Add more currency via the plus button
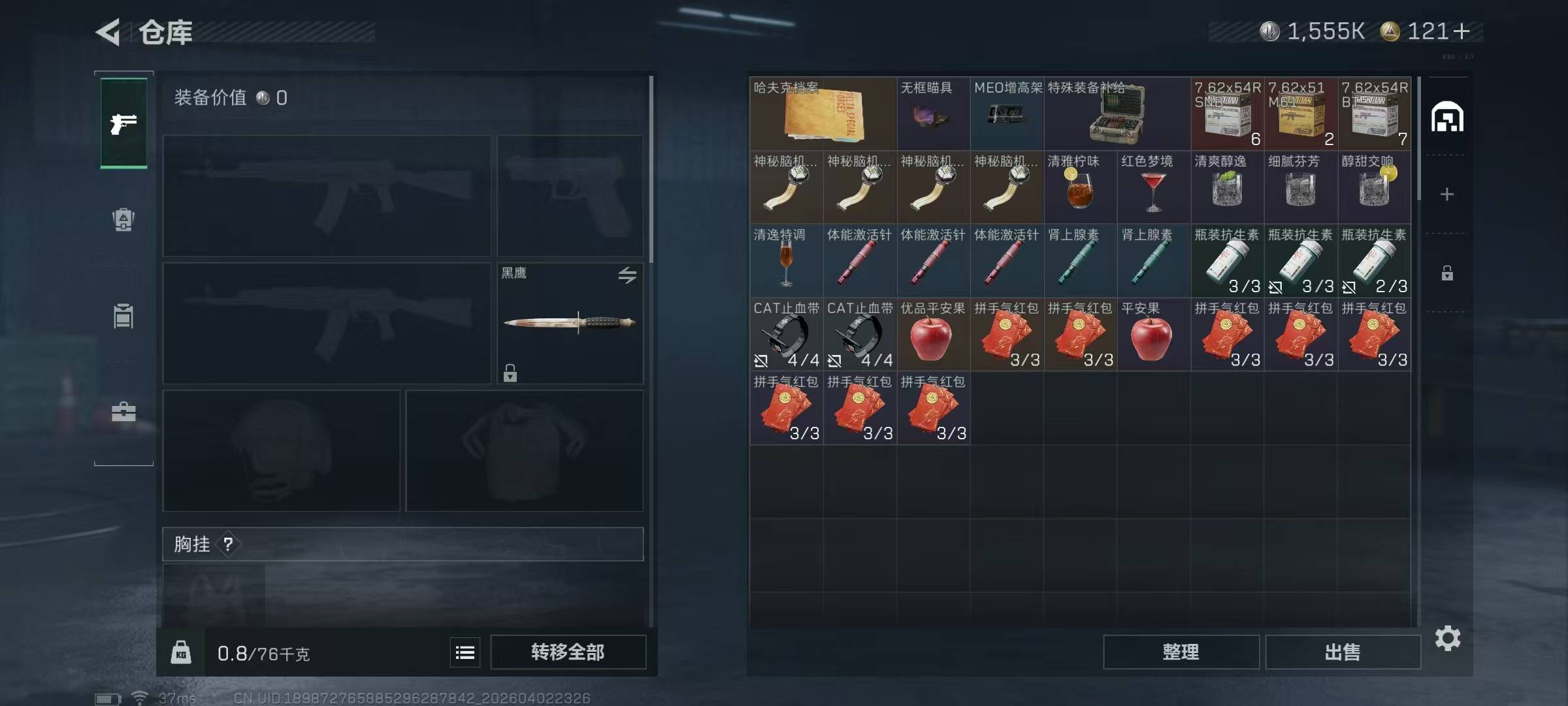 point(1463,31)
